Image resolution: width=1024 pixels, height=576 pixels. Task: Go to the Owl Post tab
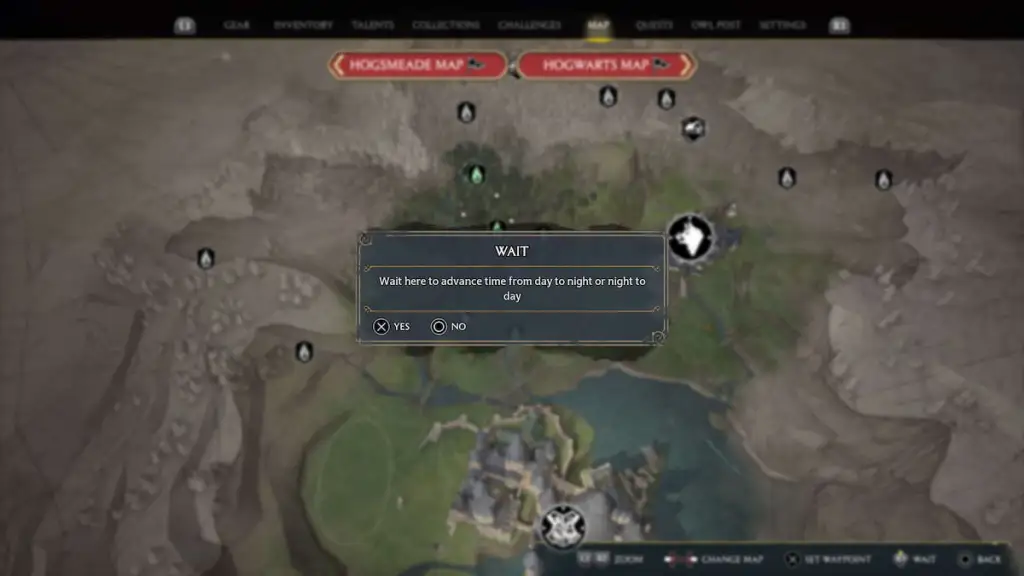point(716,25)
